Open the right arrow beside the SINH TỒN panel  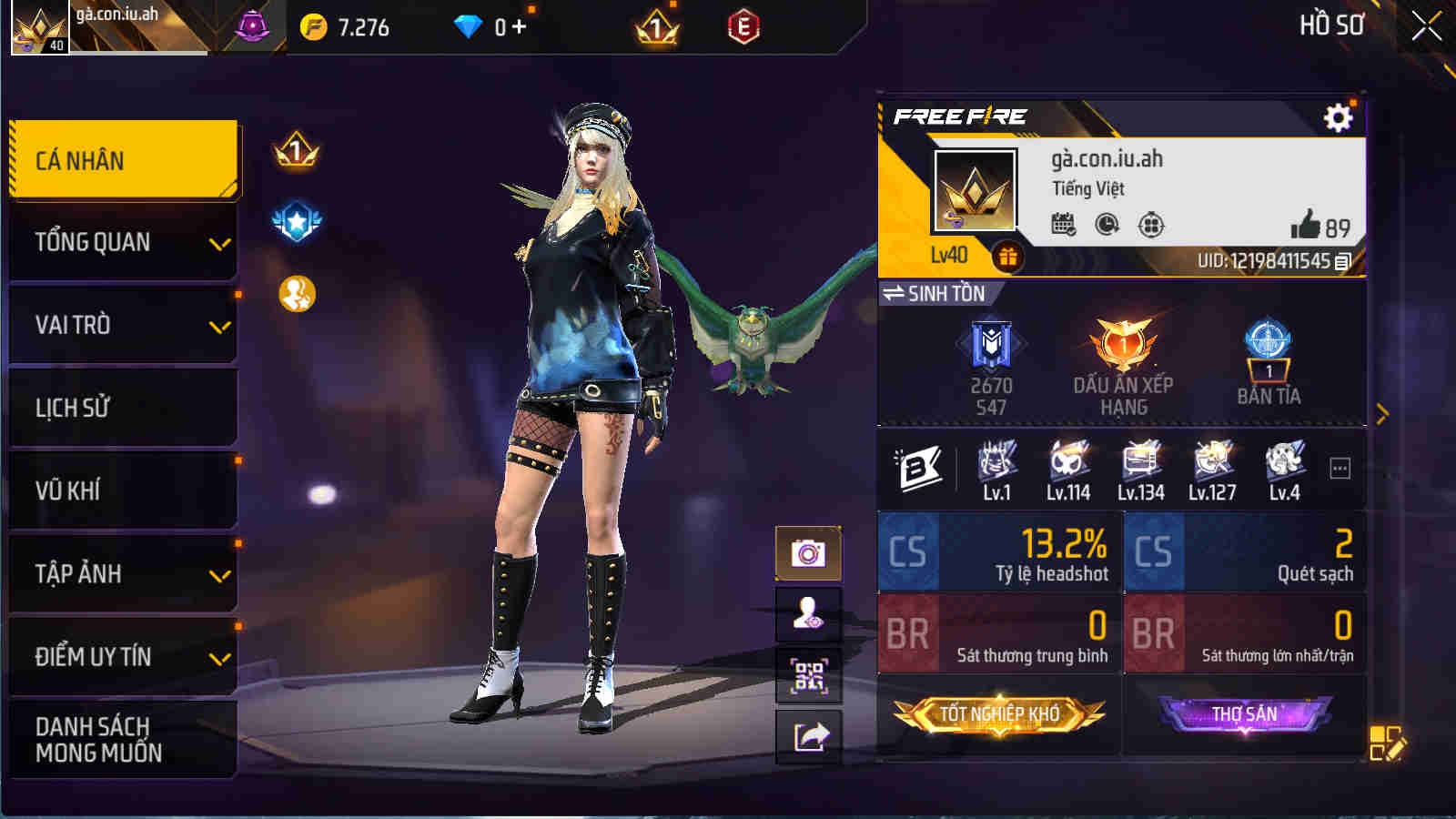tap(1383, 411)
